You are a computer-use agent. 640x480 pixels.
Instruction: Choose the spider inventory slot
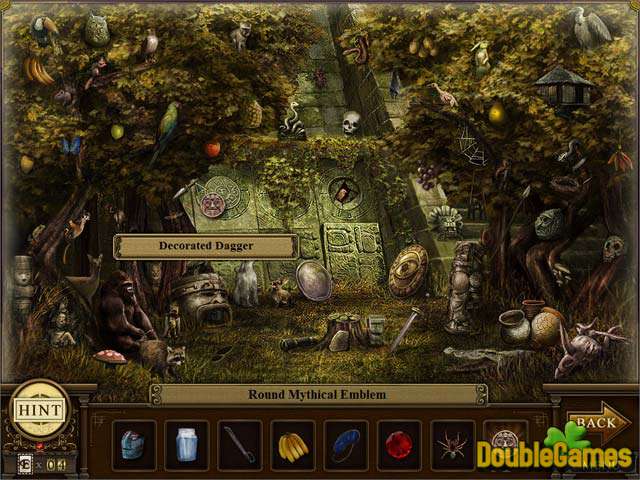[452, 444]
